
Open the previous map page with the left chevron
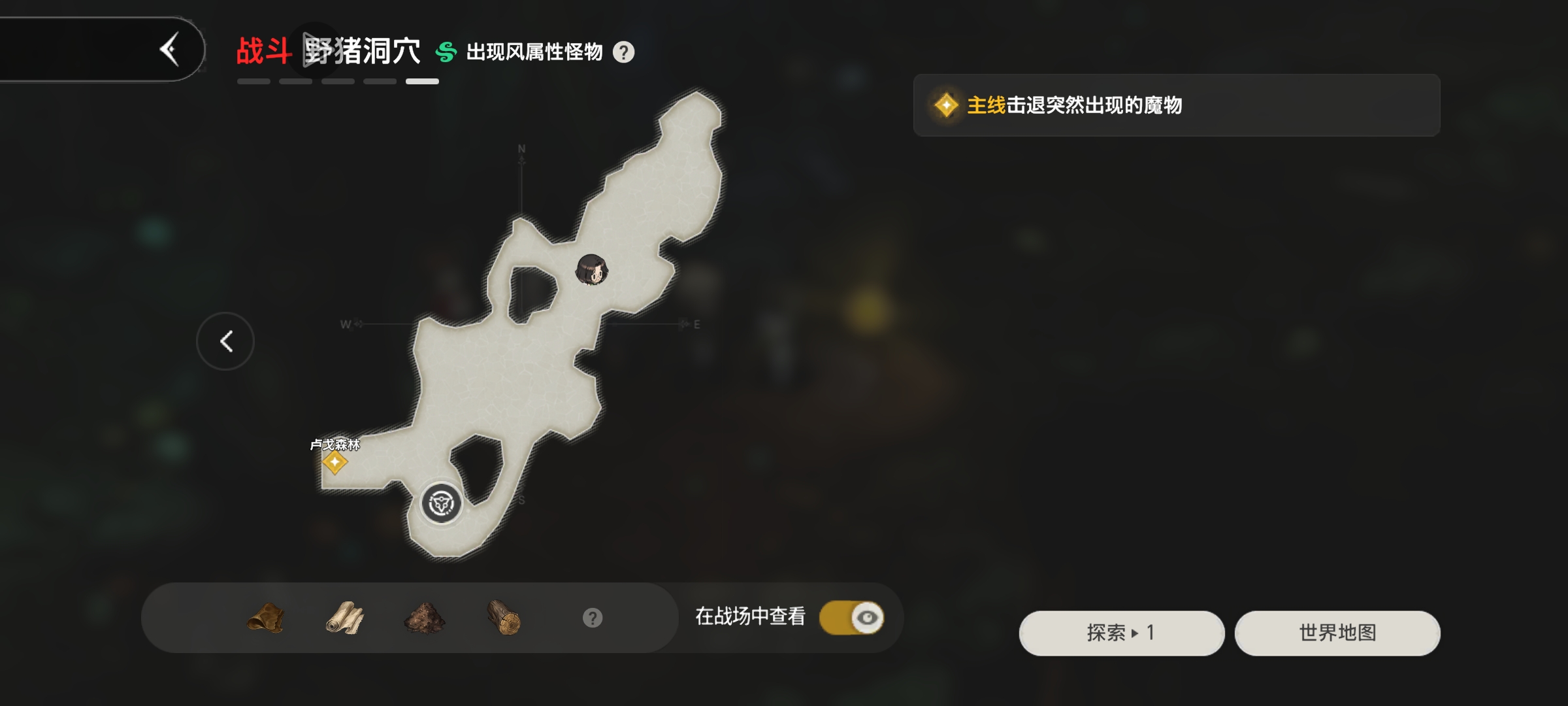(225, 341)
